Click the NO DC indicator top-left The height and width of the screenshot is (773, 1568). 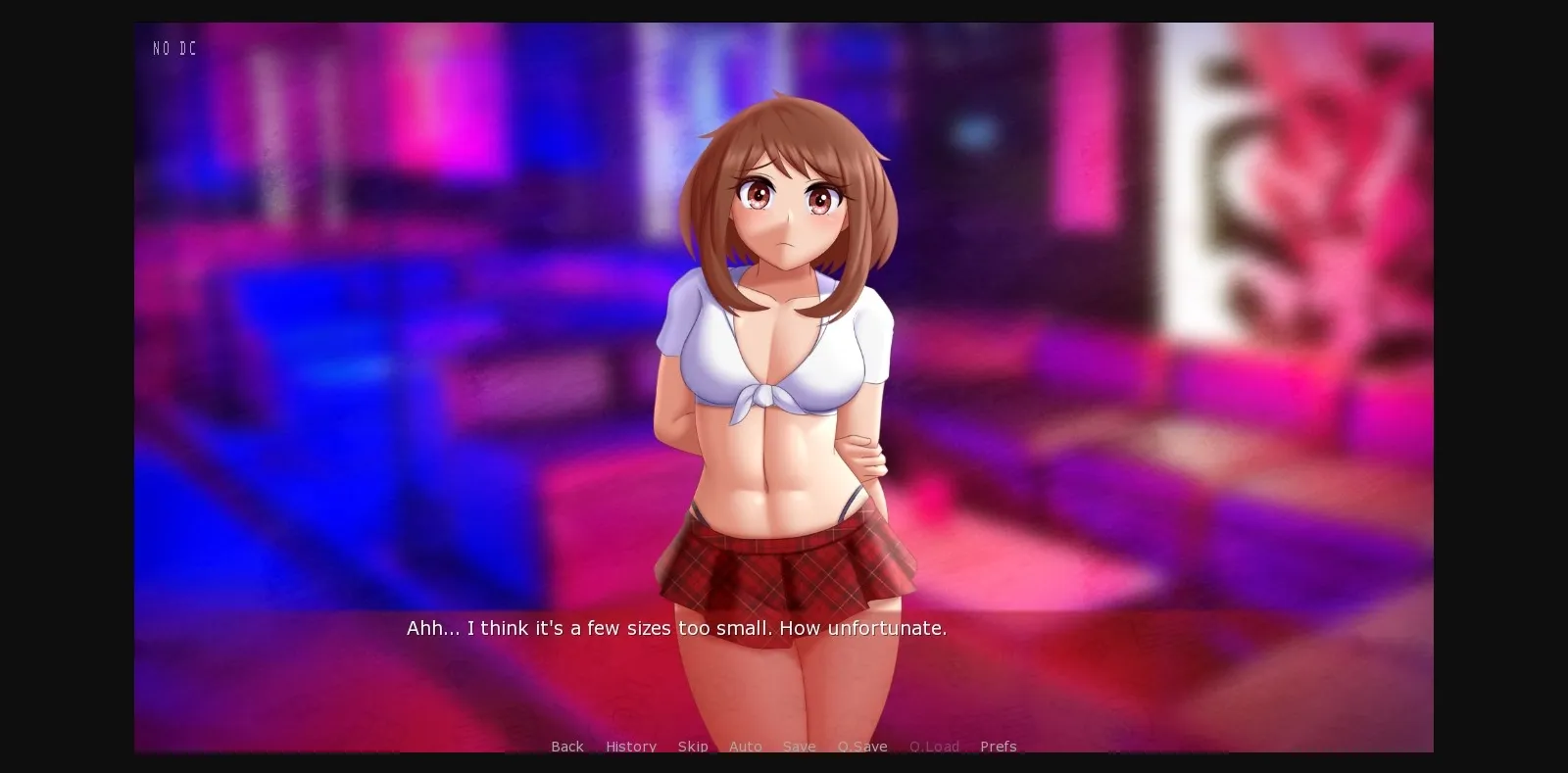pos(173,47)
